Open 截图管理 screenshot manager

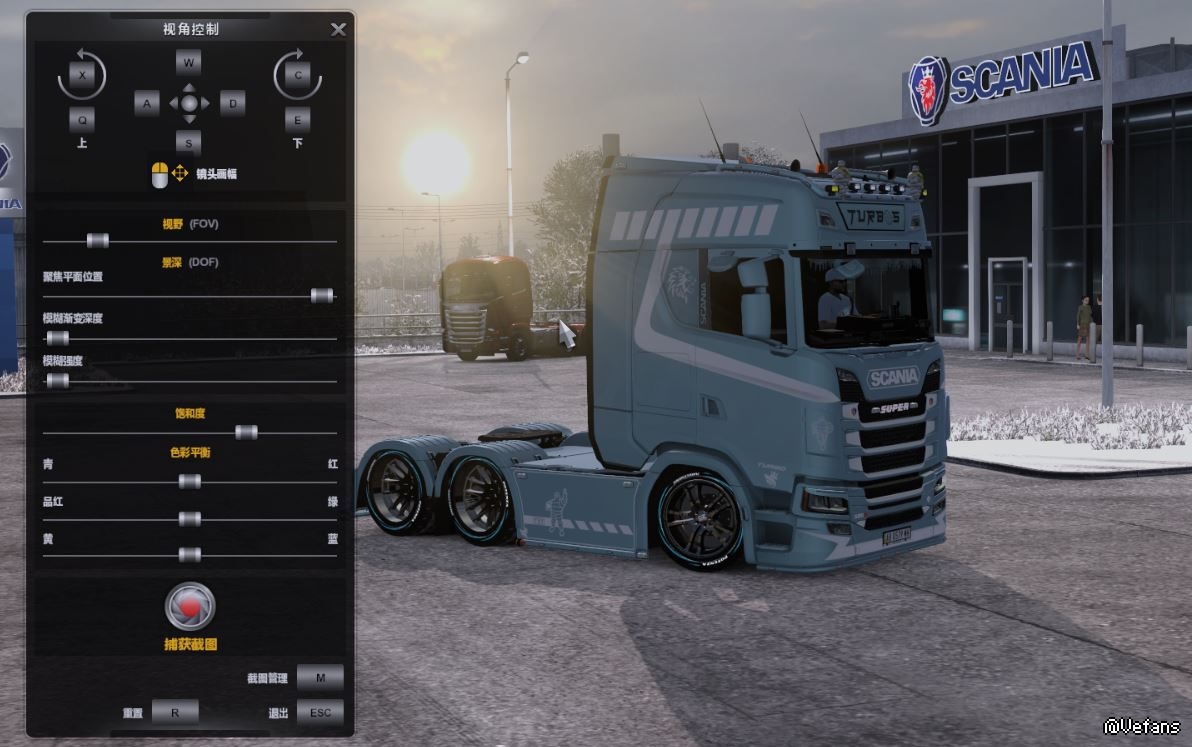pos(320,678)
